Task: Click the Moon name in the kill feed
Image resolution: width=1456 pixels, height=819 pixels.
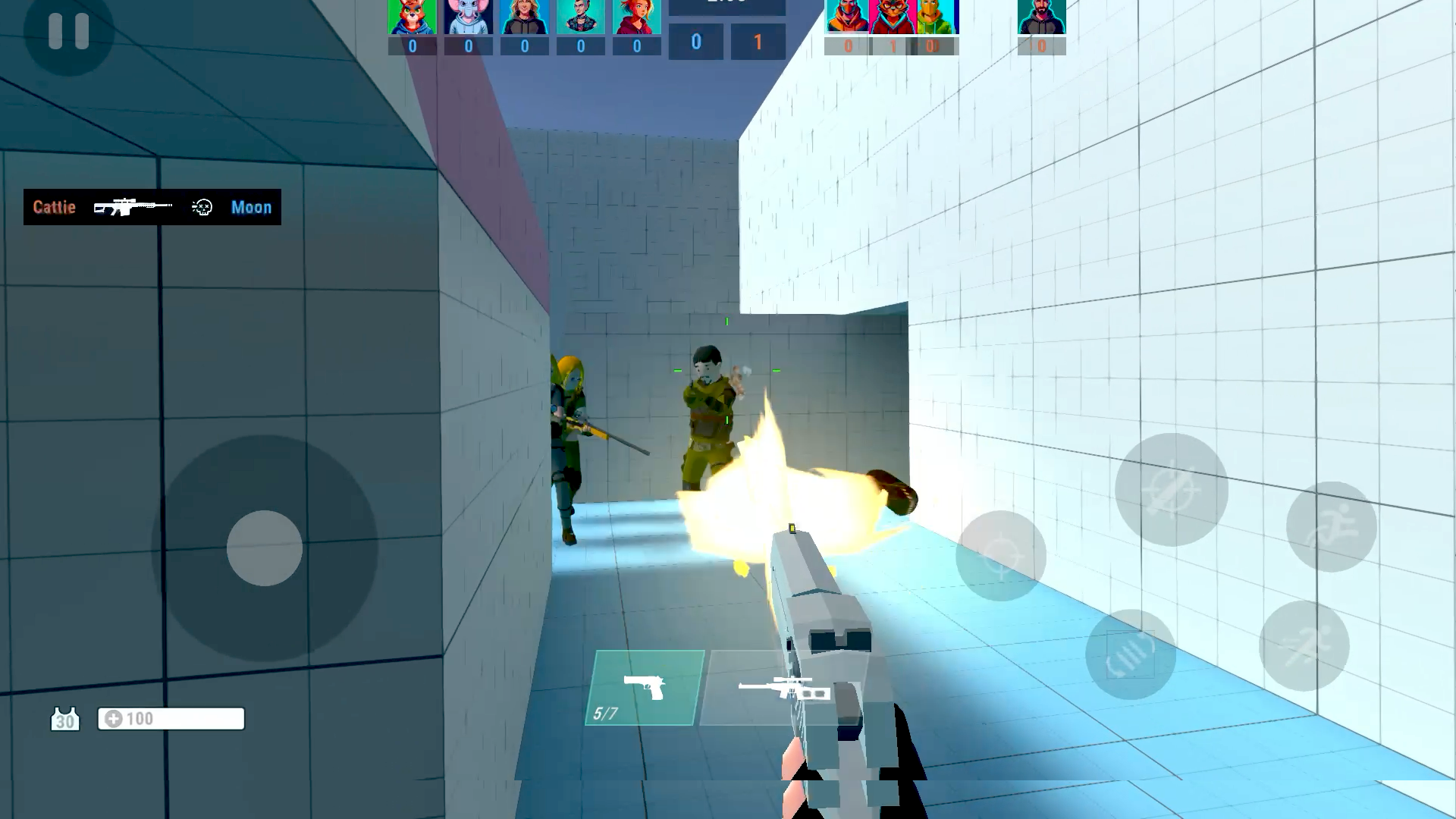Action: pyautogui.click(x=251, y=207)
